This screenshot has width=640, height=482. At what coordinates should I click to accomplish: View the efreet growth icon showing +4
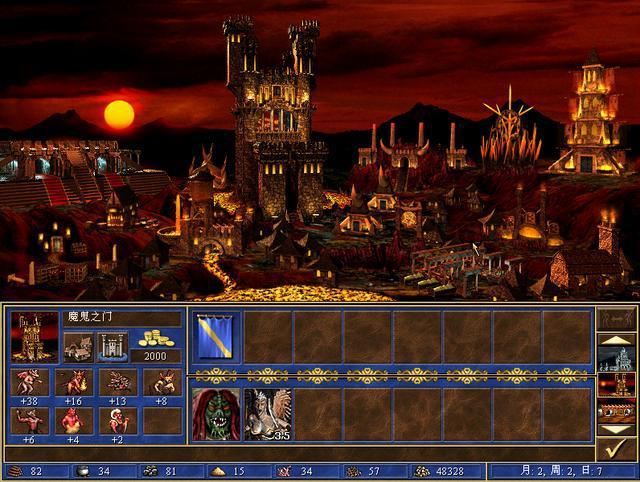pyautogui.click(x=71, y=420)
